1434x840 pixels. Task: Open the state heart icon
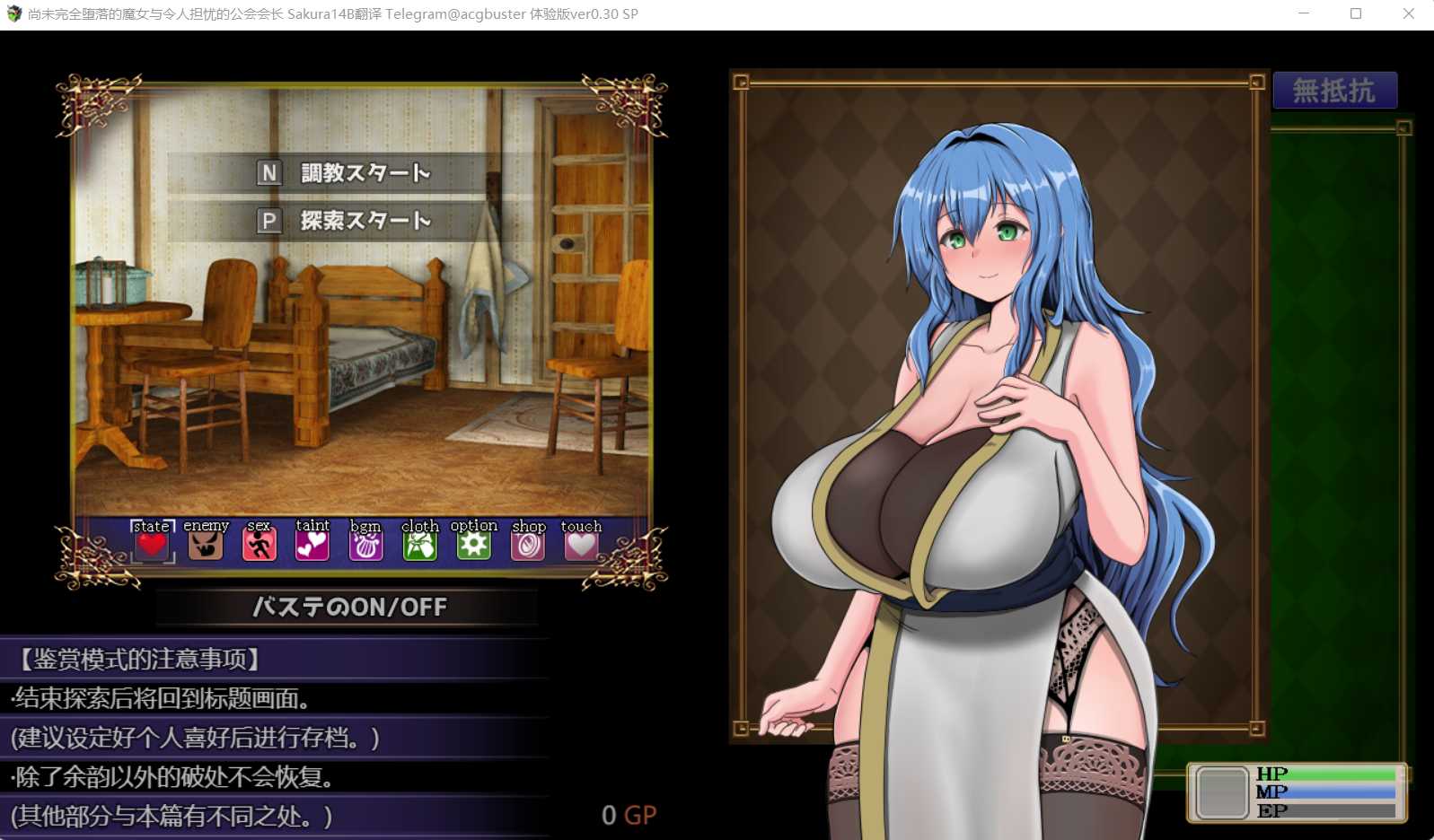(152, 544)
